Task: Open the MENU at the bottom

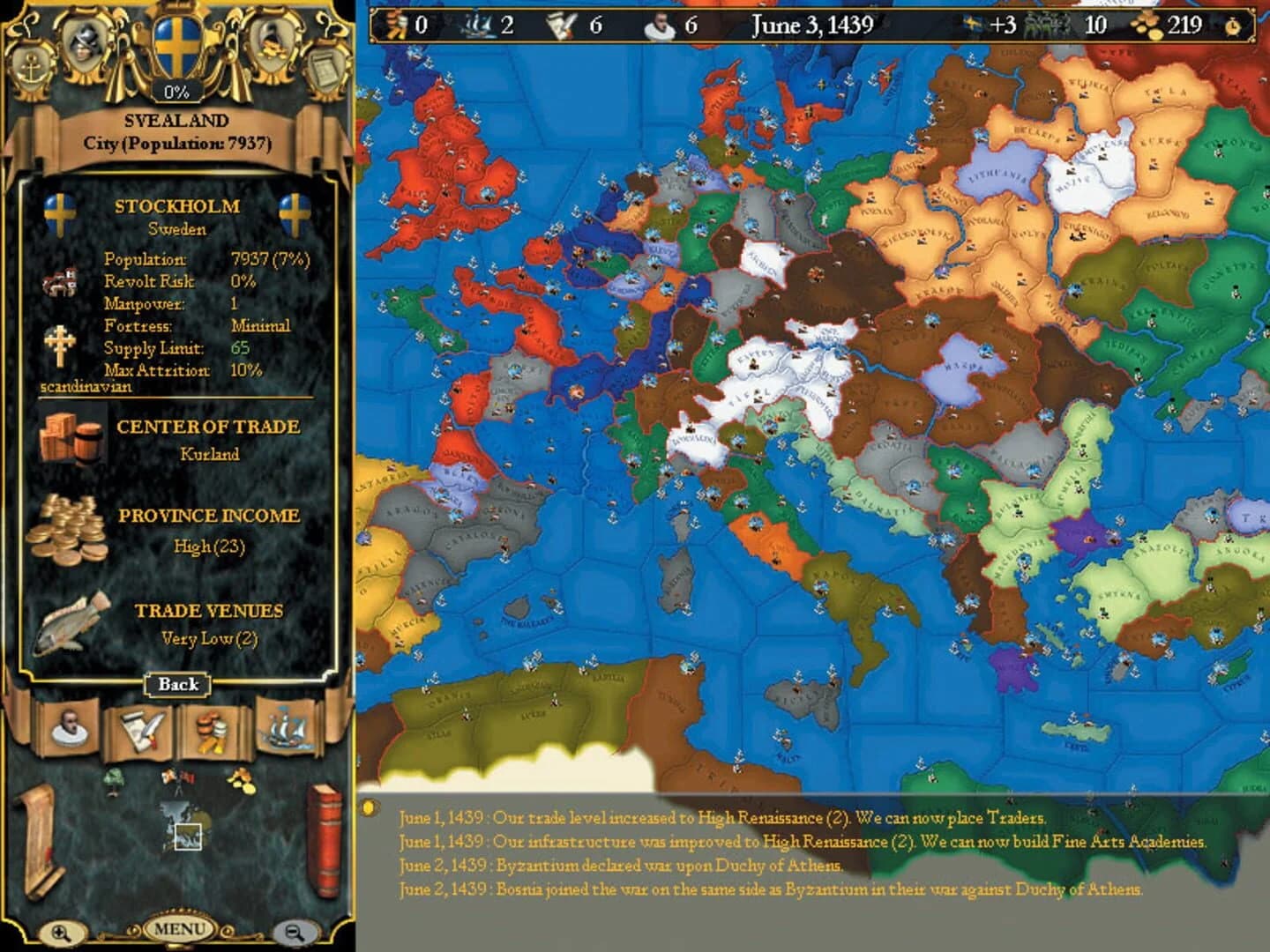Action: (x=181, y=928)
